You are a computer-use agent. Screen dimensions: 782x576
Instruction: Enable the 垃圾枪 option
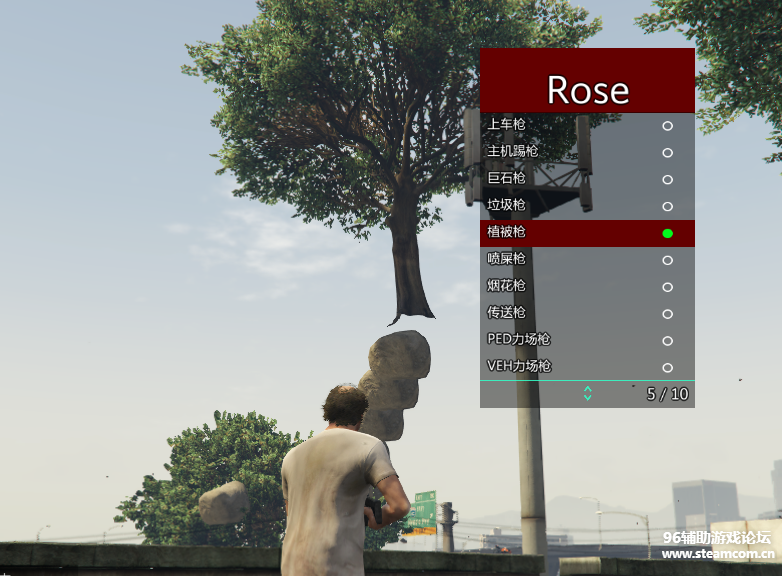click(587, 206)
